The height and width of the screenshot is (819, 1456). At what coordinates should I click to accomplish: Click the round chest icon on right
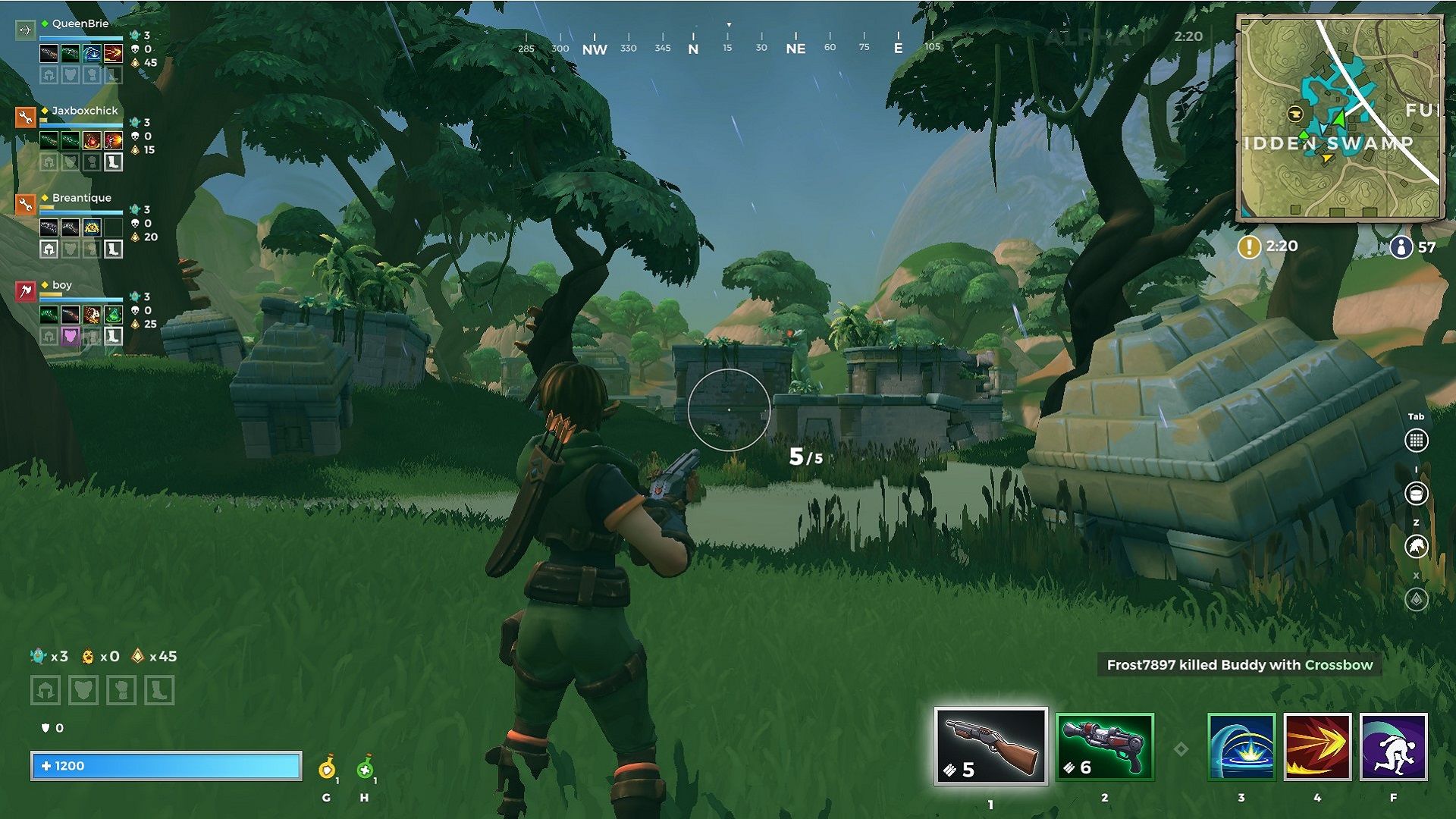1416,494
